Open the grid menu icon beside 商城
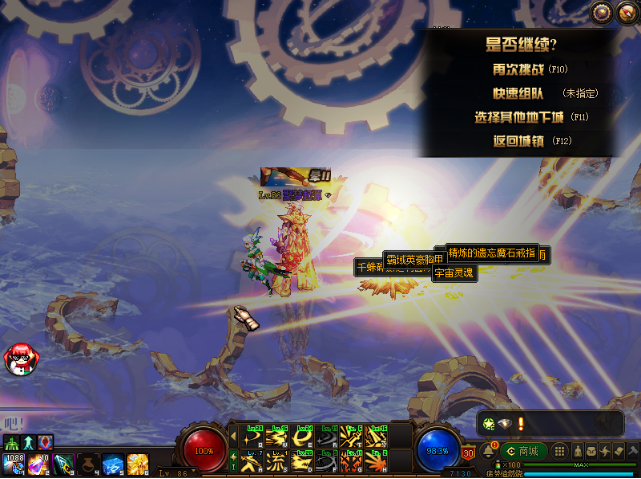This screenshot has width=641, height=479. (x=560, y=451)
